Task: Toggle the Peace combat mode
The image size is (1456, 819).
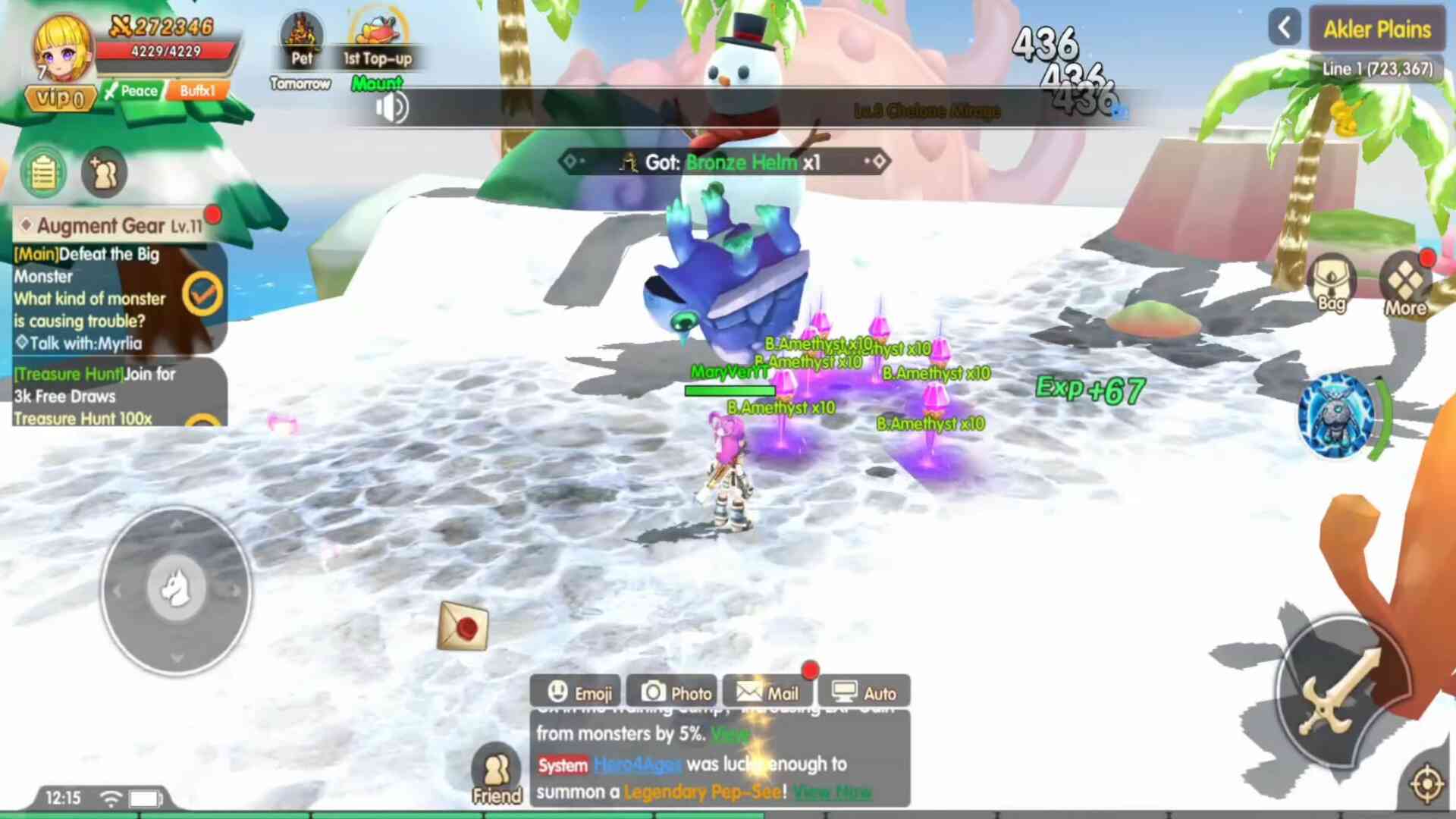Action: 131,91
